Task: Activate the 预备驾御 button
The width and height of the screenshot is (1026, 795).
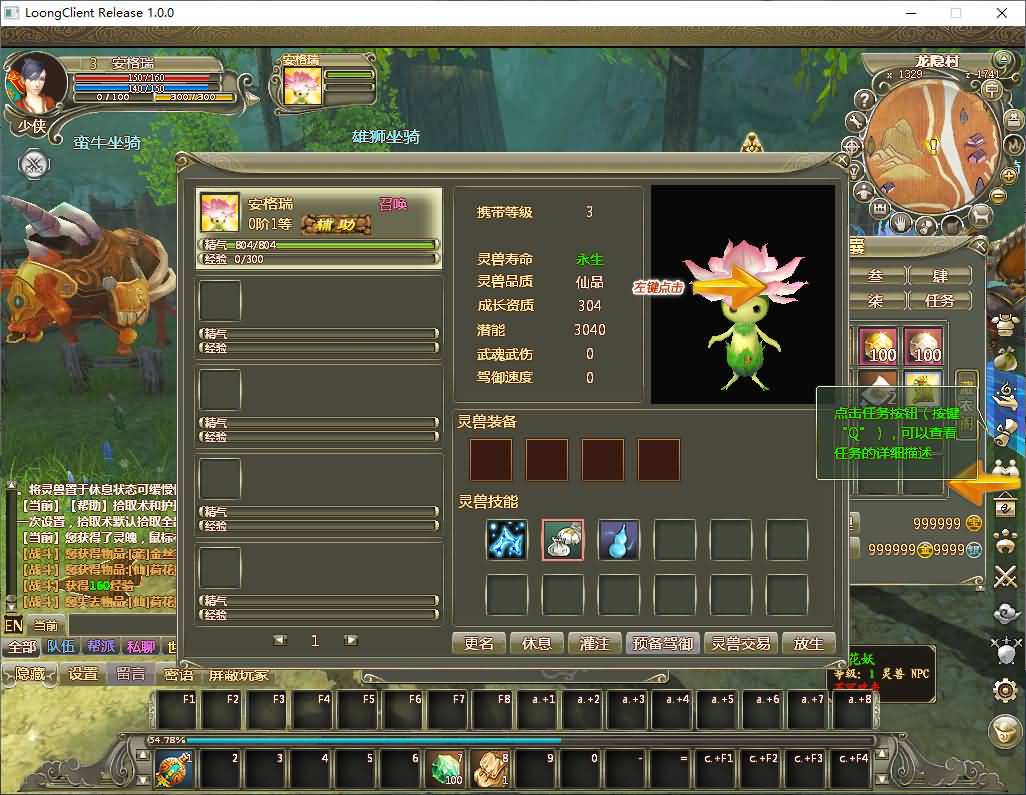Action: [663, 643]
